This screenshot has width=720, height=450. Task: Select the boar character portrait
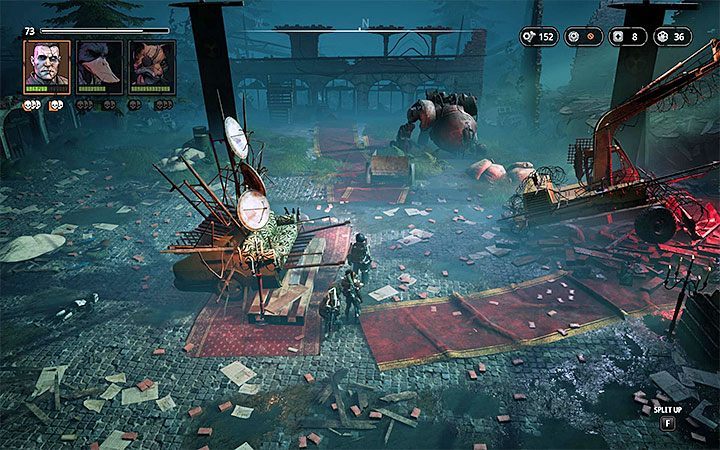(152, 65)
